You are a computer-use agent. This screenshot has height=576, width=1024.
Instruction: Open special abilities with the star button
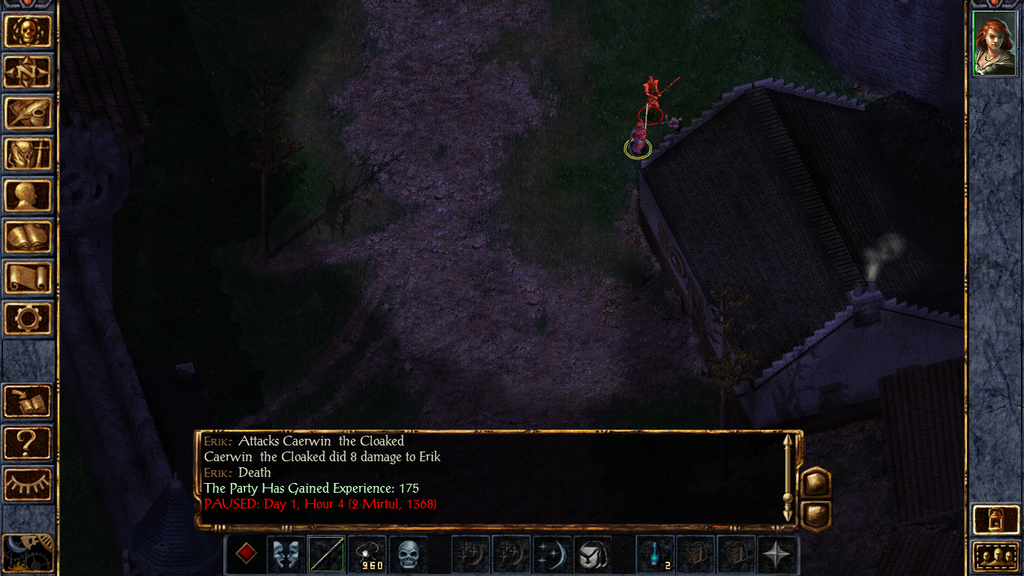coord(777,554)
